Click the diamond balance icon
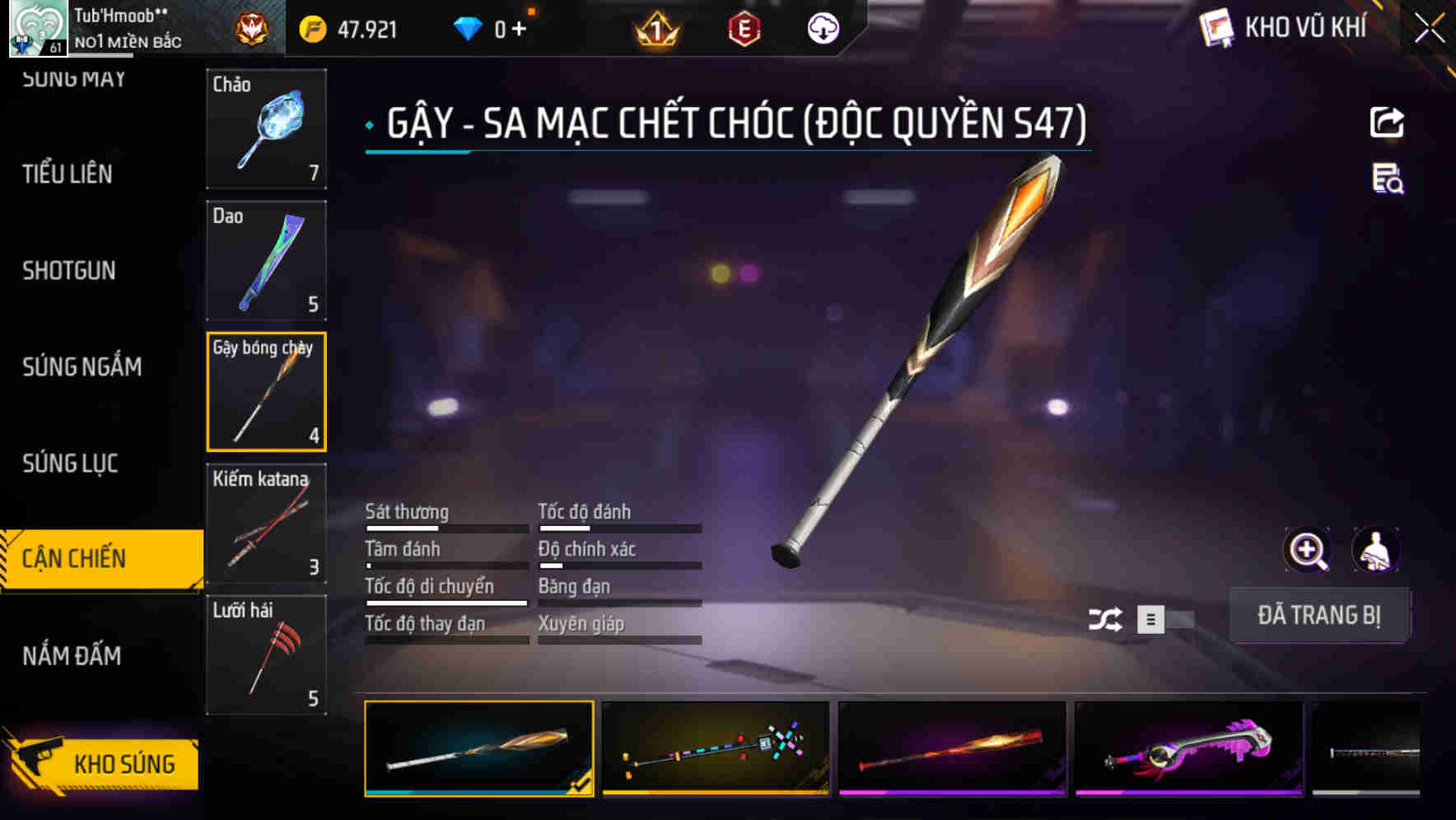This screenshot has height=820, width=1456. pos(470,27)
